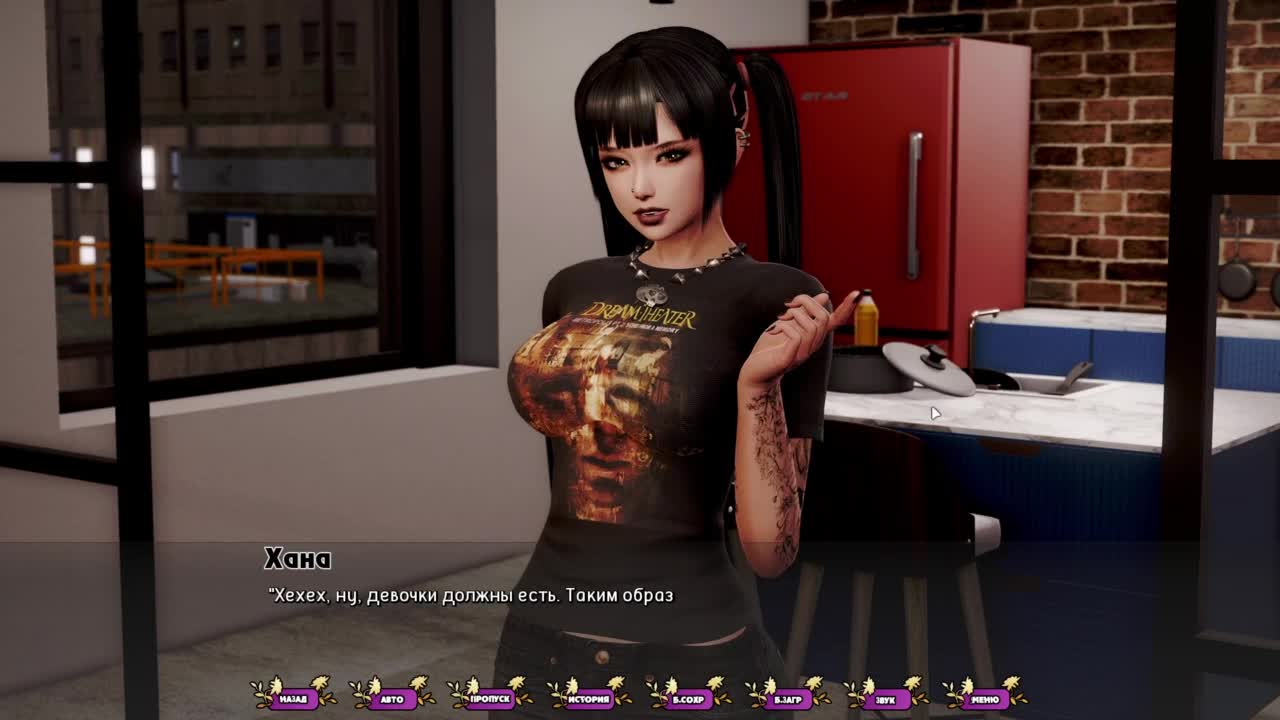Quick load with the Б.ЗАГР button
Screen dimensions: 1280x720
[x=787, y=698]
